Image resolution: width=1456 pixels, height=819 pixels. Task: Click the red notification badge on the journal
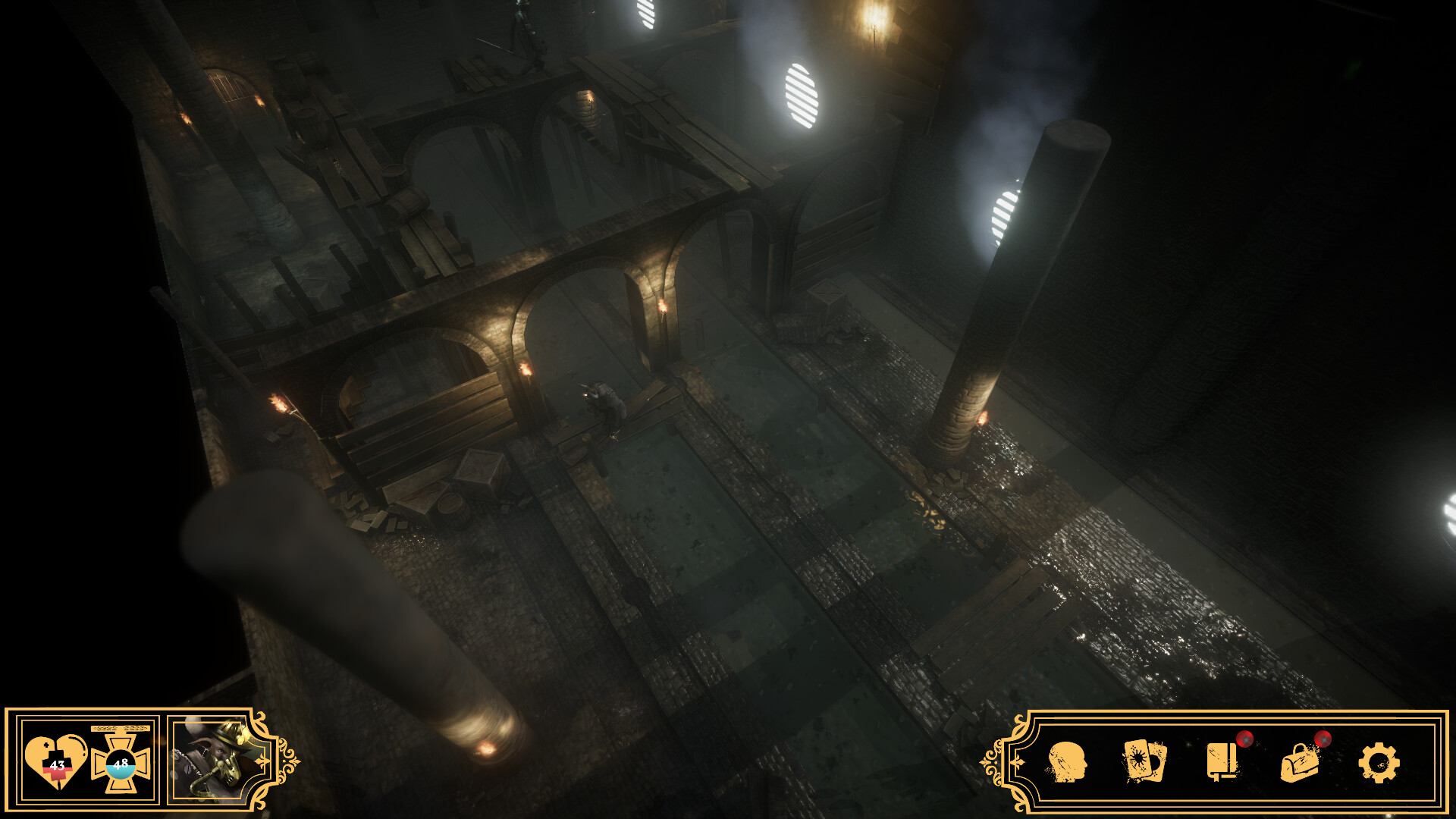pyautogui.click(x=1245, y=740)
